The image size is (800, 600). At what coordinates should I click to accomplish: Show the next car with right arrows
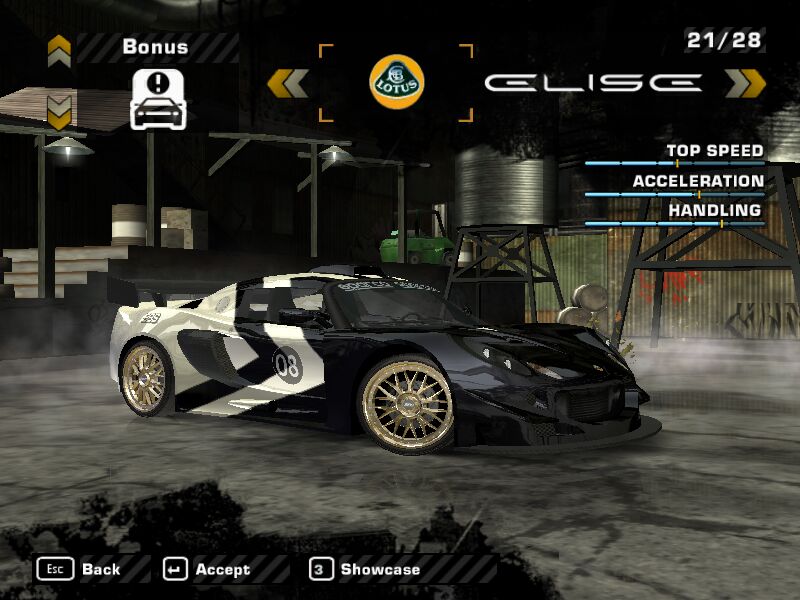click(745, 83)
